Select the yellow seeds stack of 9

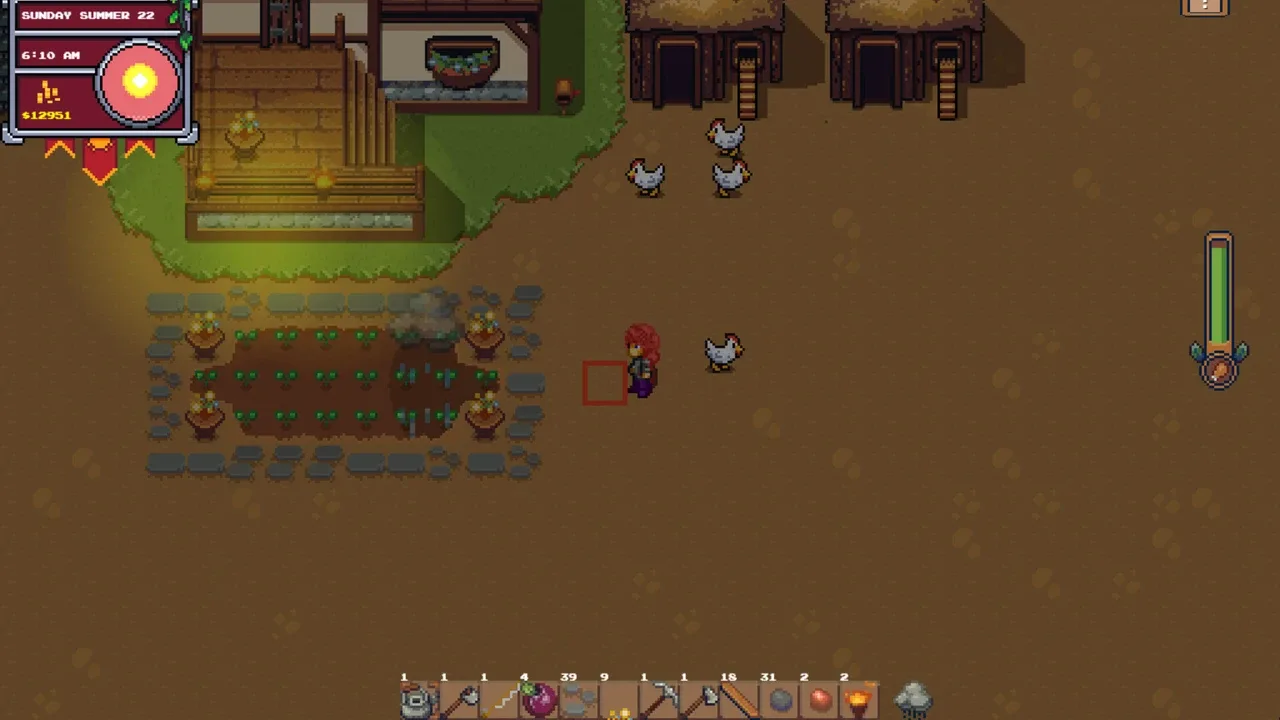(619, 700)
